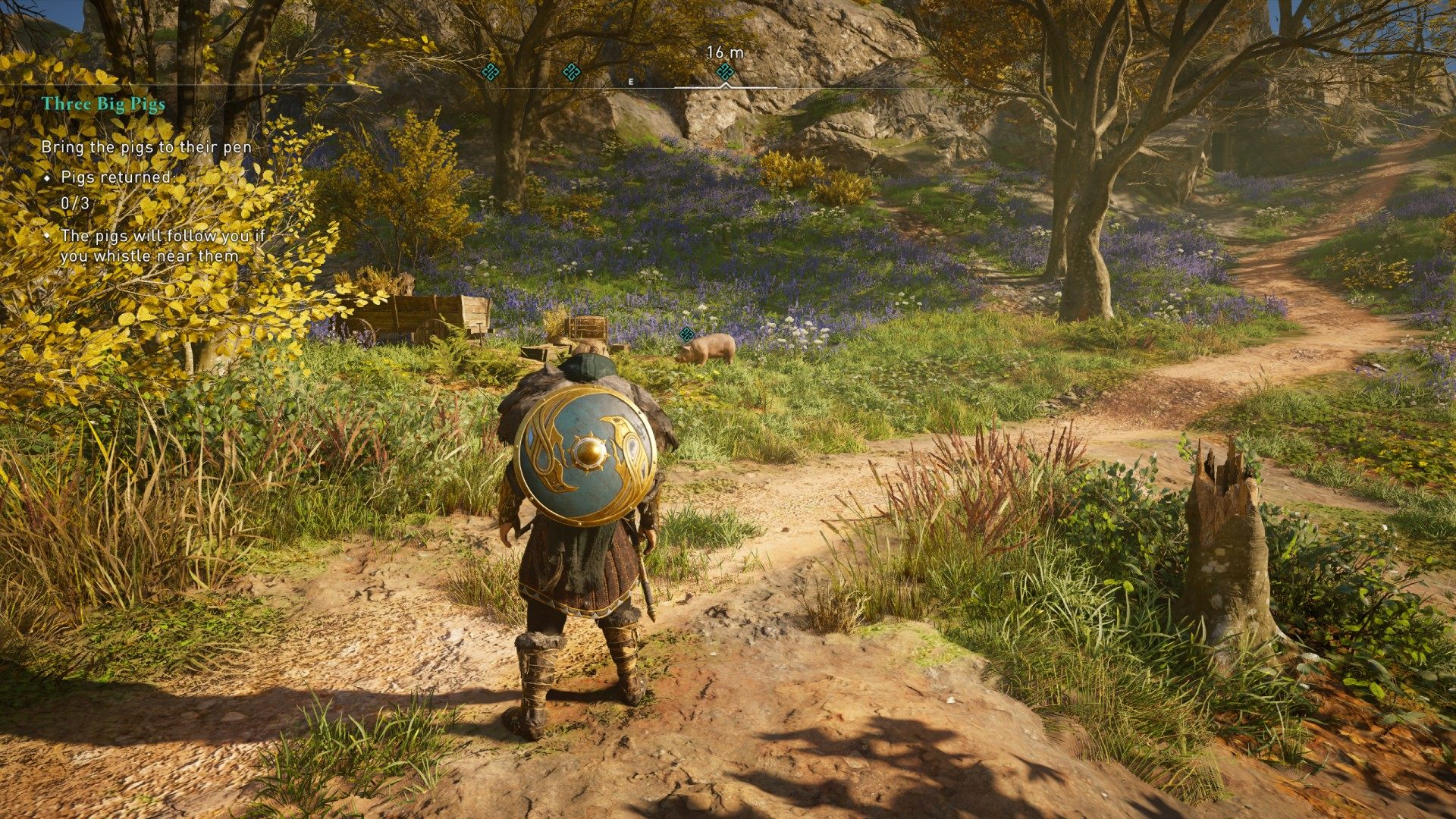Open the Three Big Pigs quest tracker
The height and width of the screenshot is (819, 1456).
pos(103,104)
